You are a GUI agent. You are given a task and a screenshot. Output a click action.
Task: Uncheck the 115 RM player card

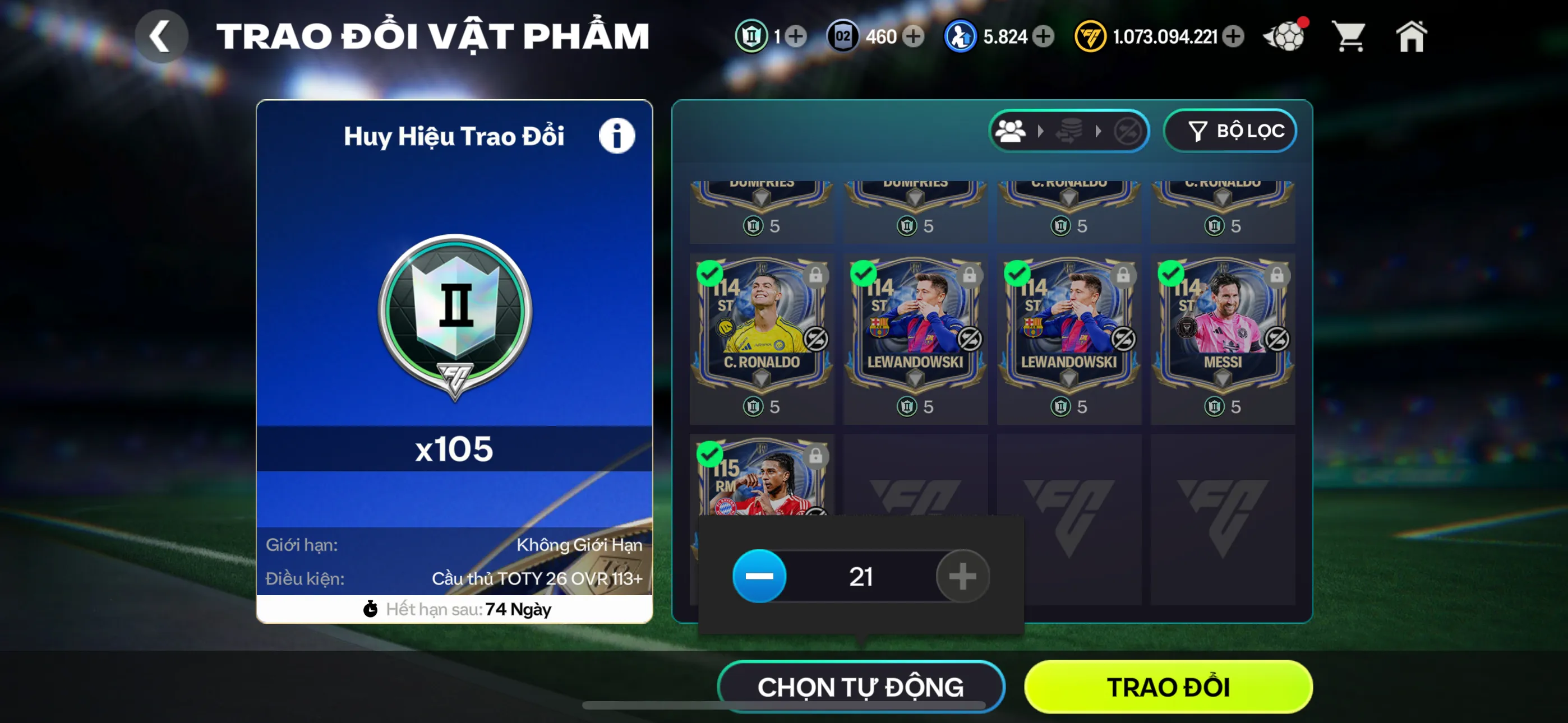(711, 454)
